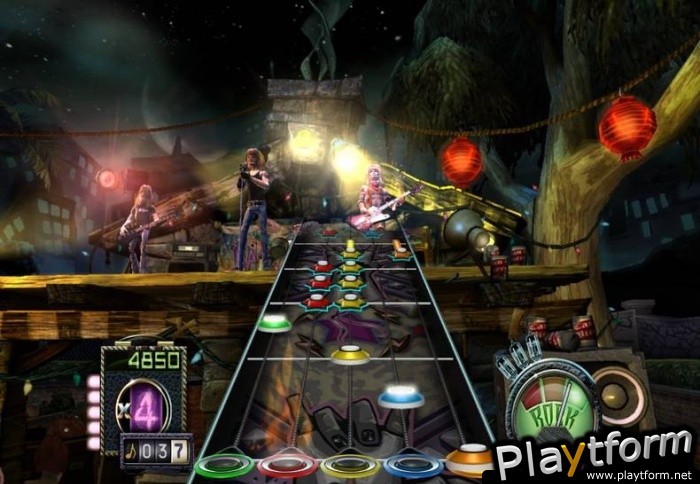700x484 pixels.
Task: Tap the blue fret button
Action: 414,465
